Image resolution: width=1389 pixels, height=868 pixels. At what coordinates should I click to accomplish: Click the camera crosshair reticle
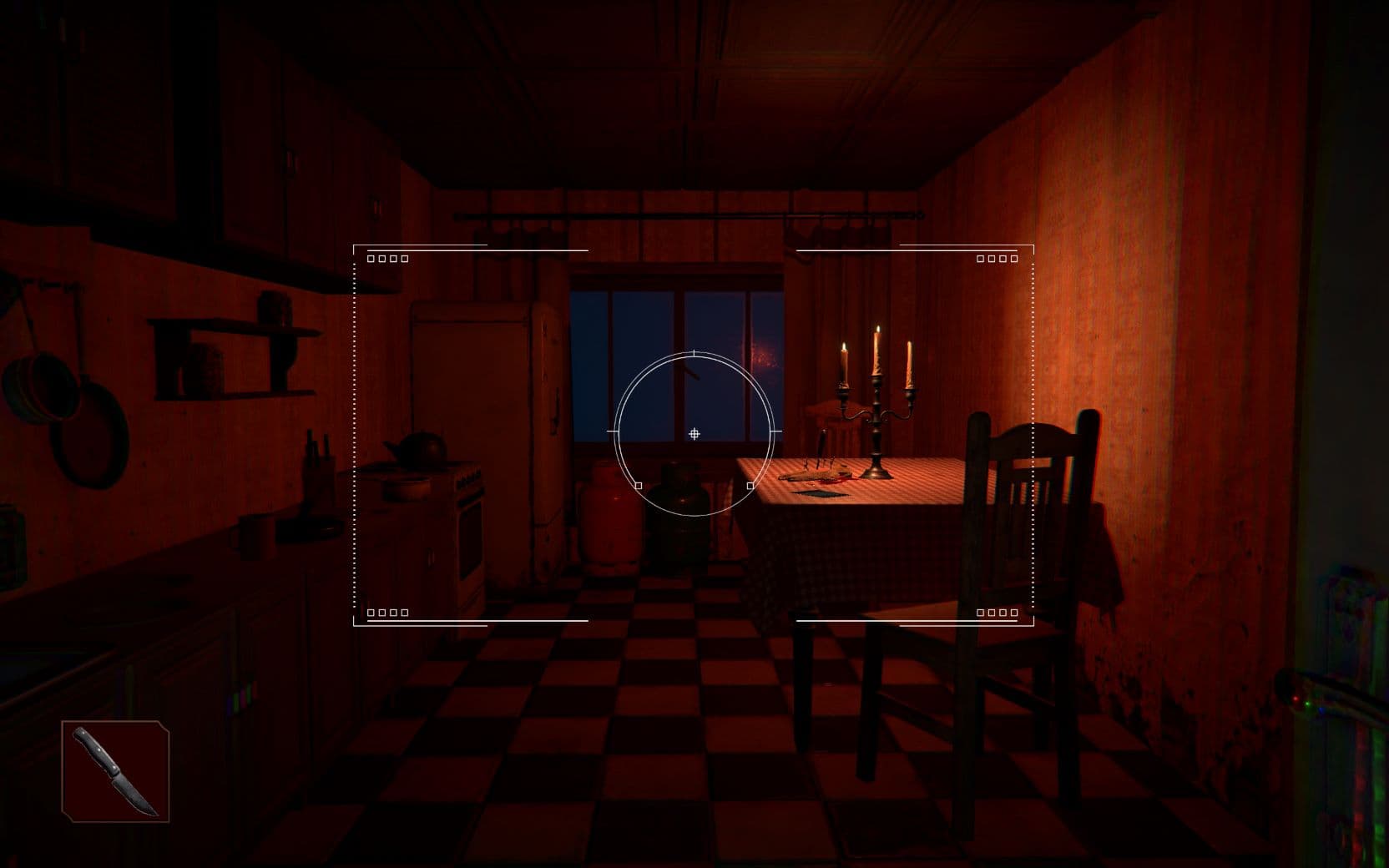click(694, 432)
